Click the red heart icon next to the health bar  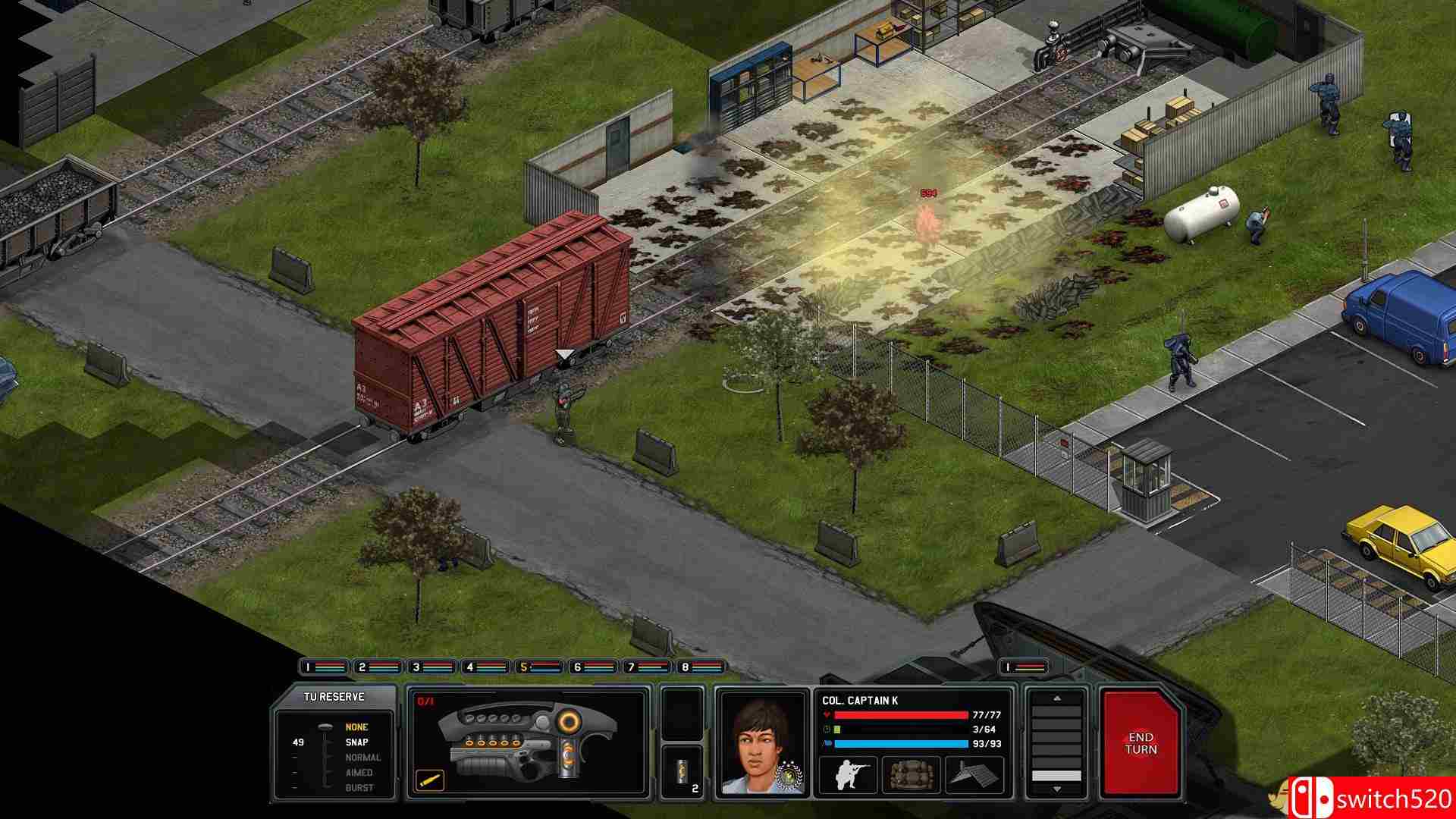[x=827, y=714]
